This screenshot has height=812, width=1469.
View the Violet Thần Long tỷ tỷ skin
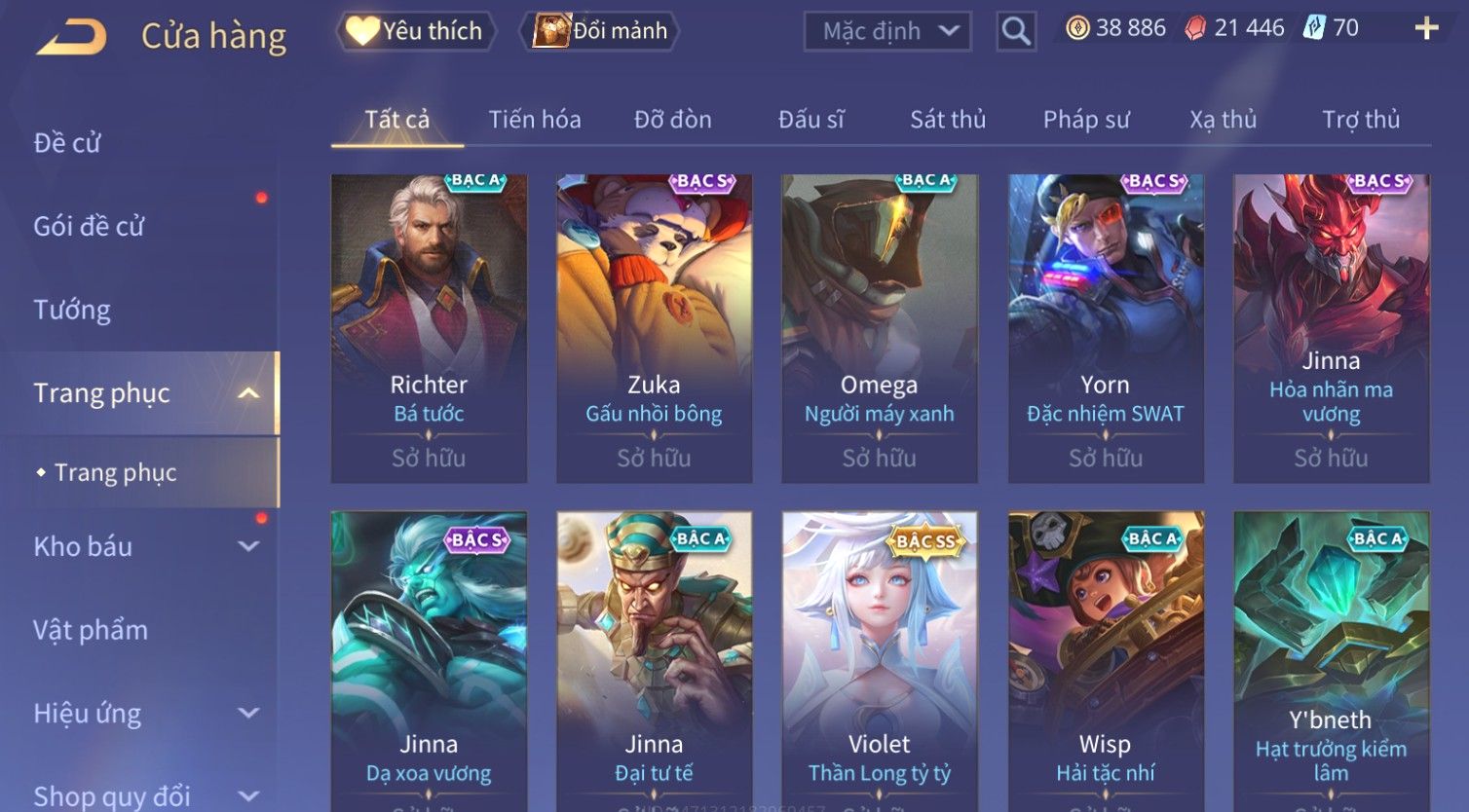click(879, 662)
